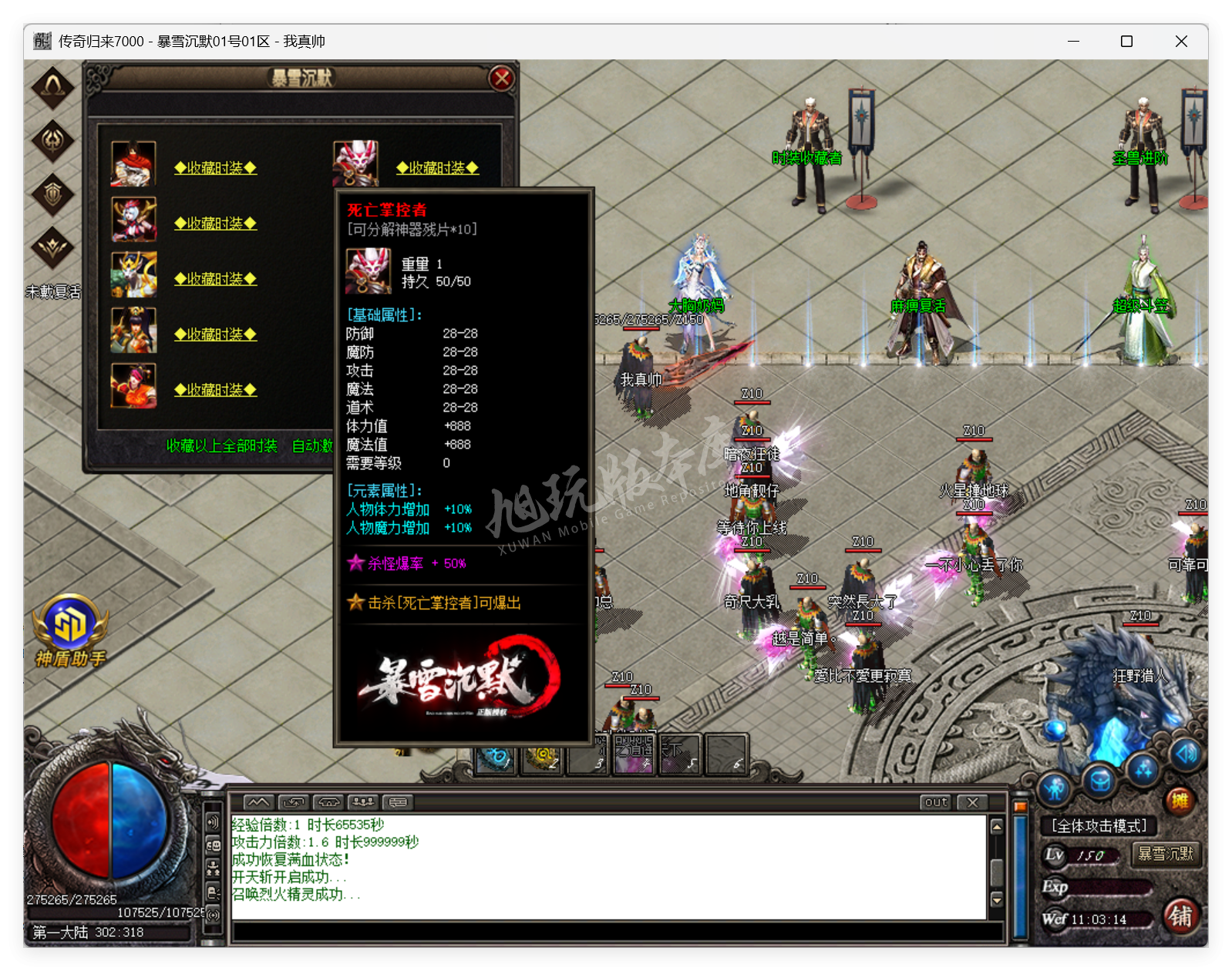Toggle the [全体攻击模式] attack mode setting
This screenshot has height=971, width=1232.
(x=1097, y=824)
